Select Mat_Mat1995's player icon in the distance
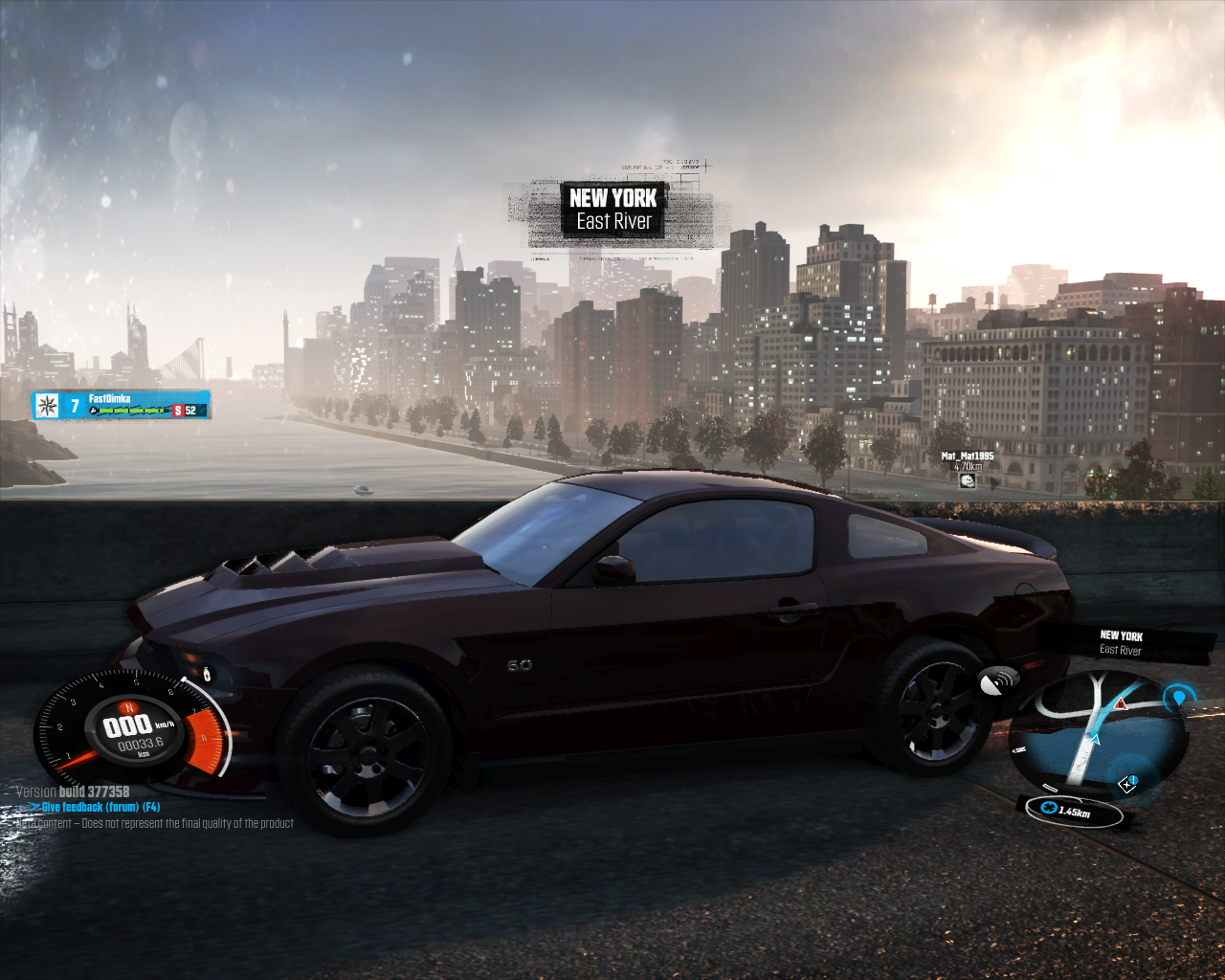Image resolution: width=1225 pixels, height=980 pixels. tap(967, 479)
